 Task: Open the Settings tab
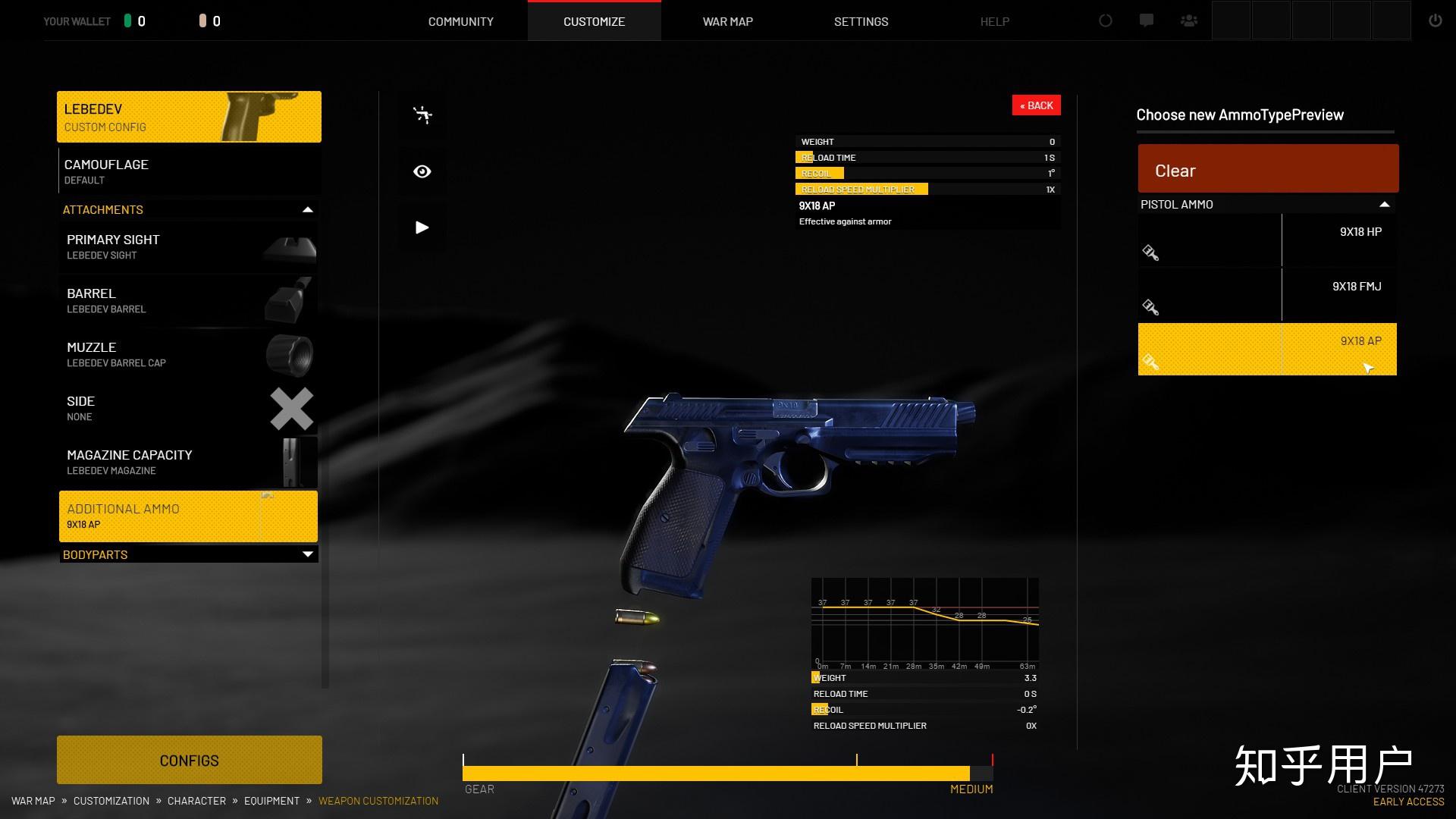pos(861,21)
